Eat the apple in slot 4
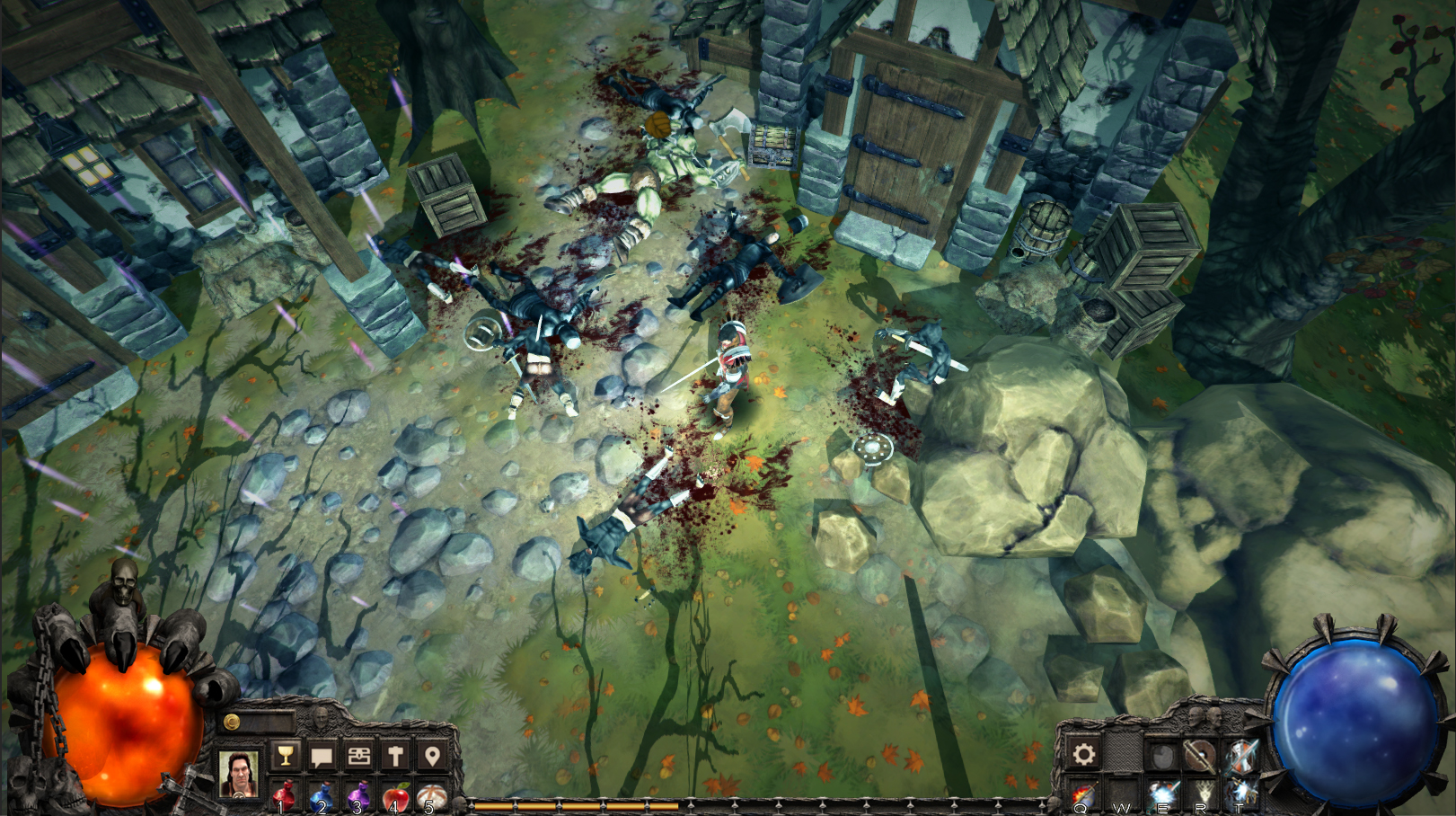 [x=394, y=793]
